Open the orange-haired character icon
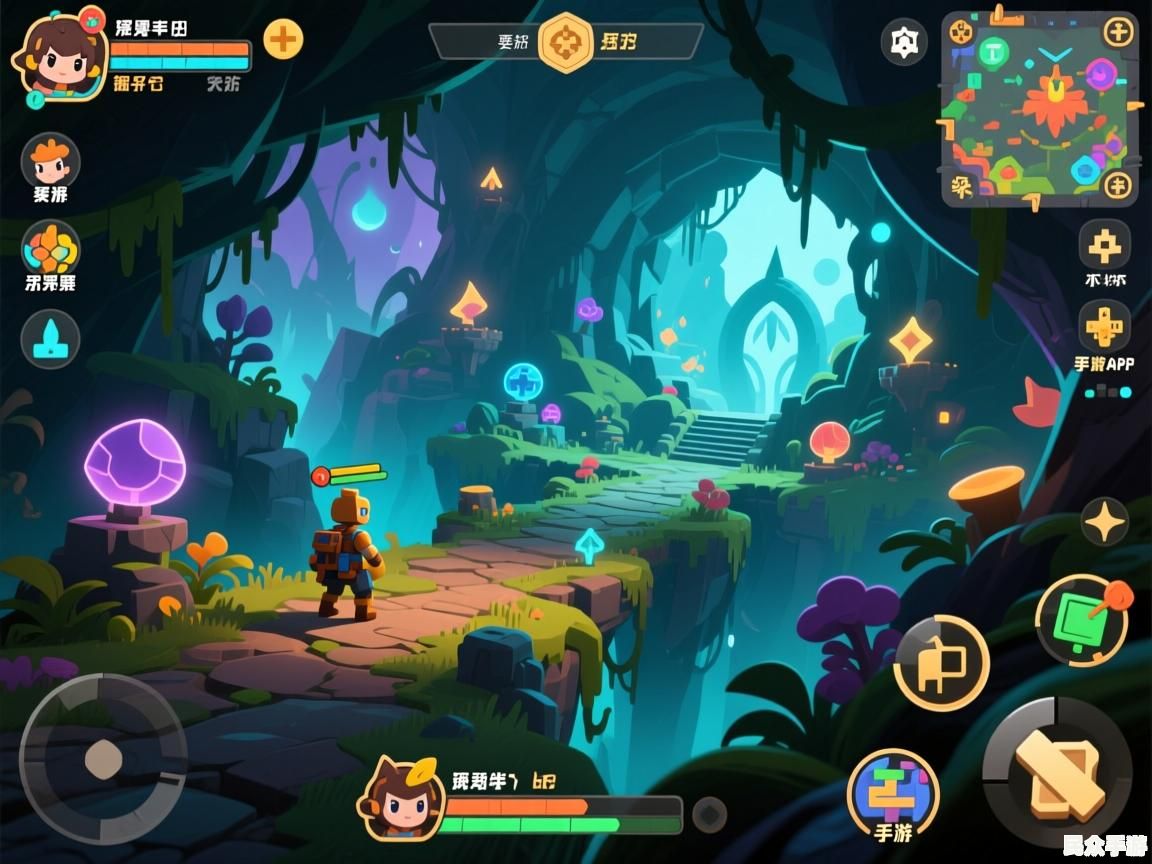1152x864 pixels. click(x=50, y=160)
